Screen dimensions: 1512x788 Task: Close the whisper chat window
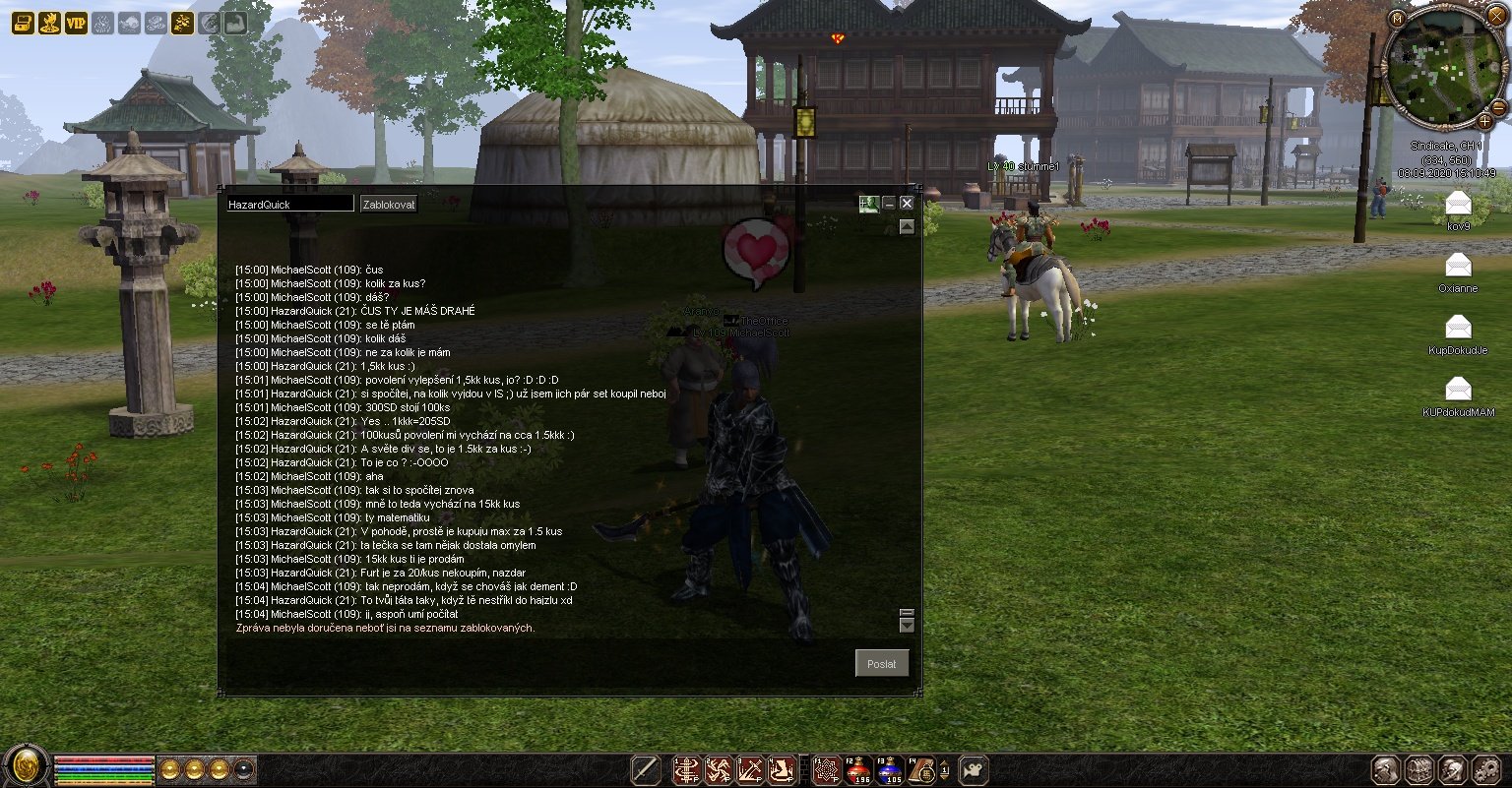907,204
